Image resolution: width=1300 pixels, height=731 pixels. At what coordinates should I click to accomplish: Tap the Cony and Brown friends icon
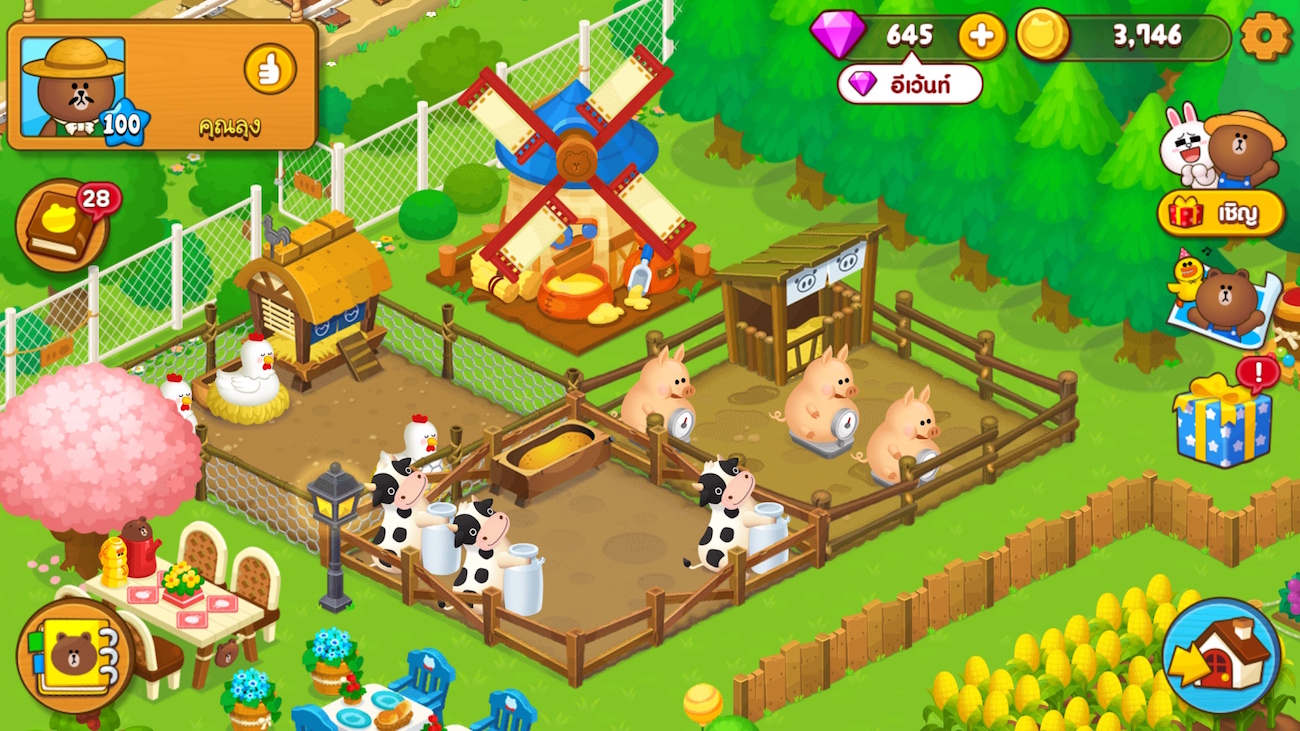click(1221, 147)
